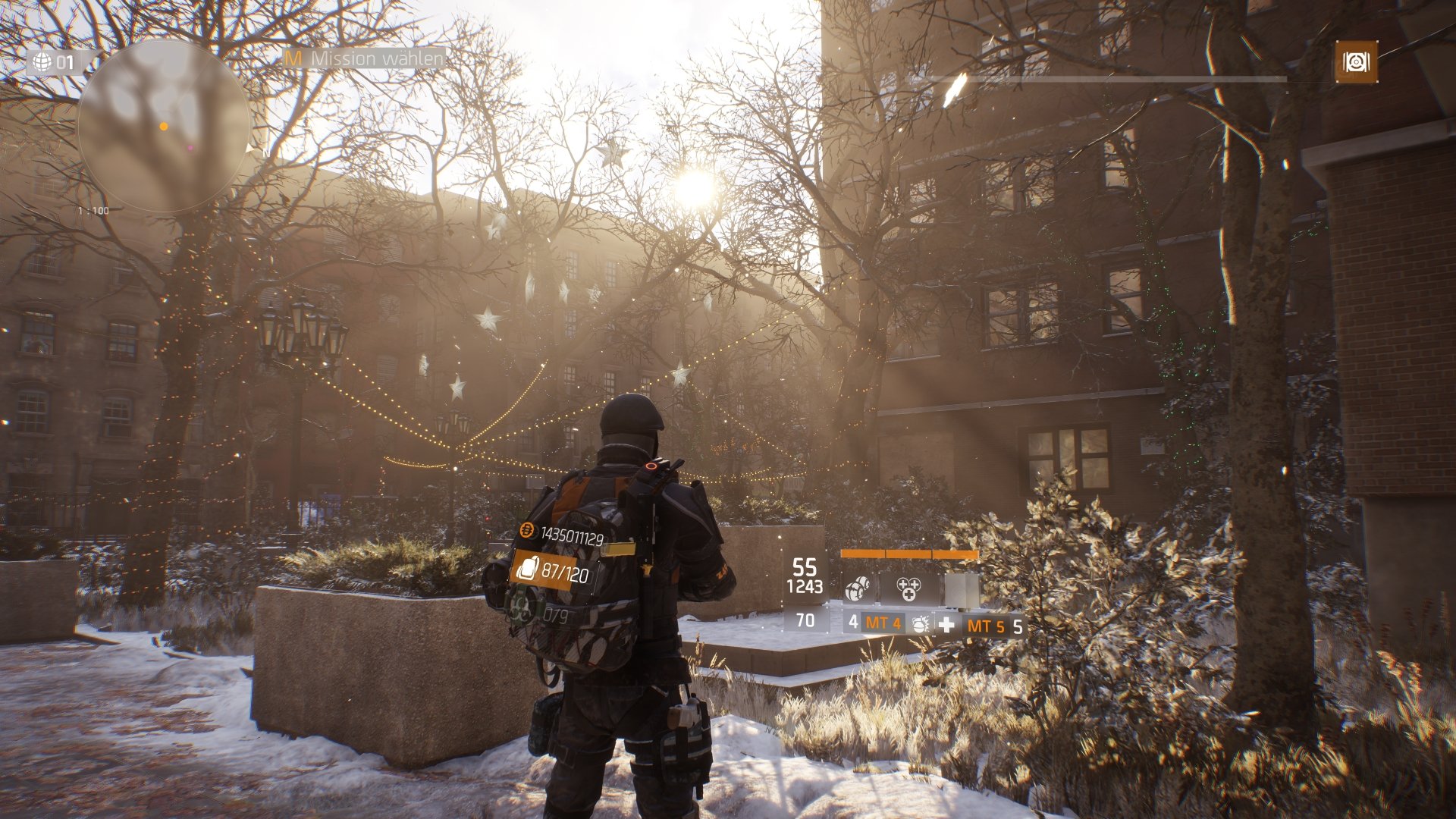
Task: Click the medkit crosses icon in the HUD
Action: tap(909, 588)
